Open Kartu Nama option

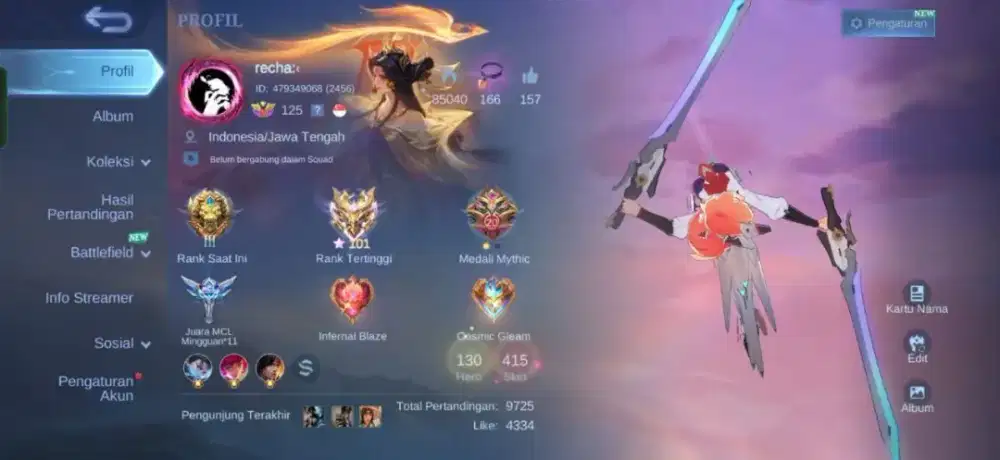coord(916,294)
